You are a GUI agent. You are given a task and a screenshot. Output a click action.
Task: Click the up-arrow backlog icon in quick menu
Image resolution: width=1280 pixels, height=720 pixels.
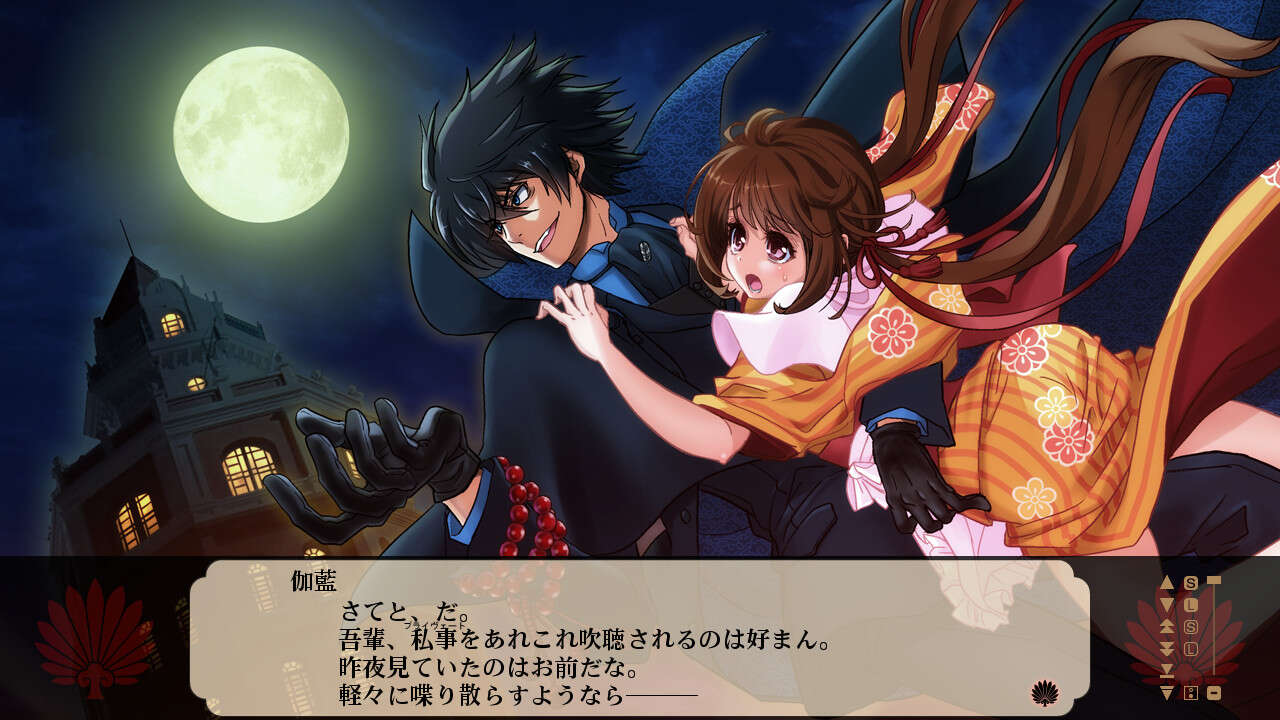[x=1167, y=582]
